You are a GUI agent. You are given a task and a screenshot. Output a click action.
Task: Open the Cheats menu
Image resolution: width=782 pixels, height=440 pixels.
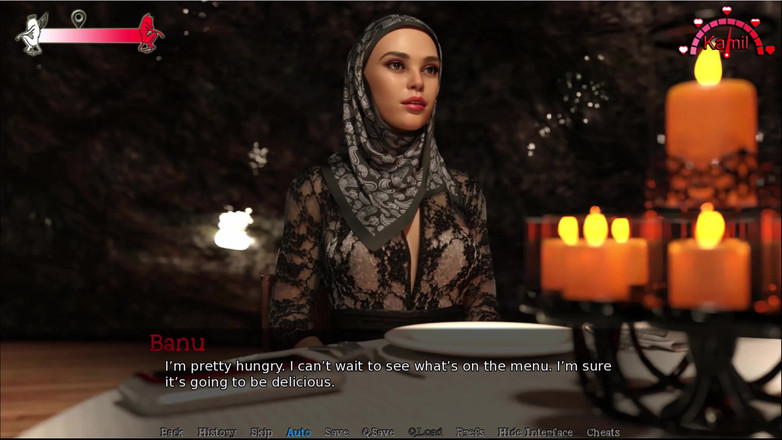click(x=603, y=432)
